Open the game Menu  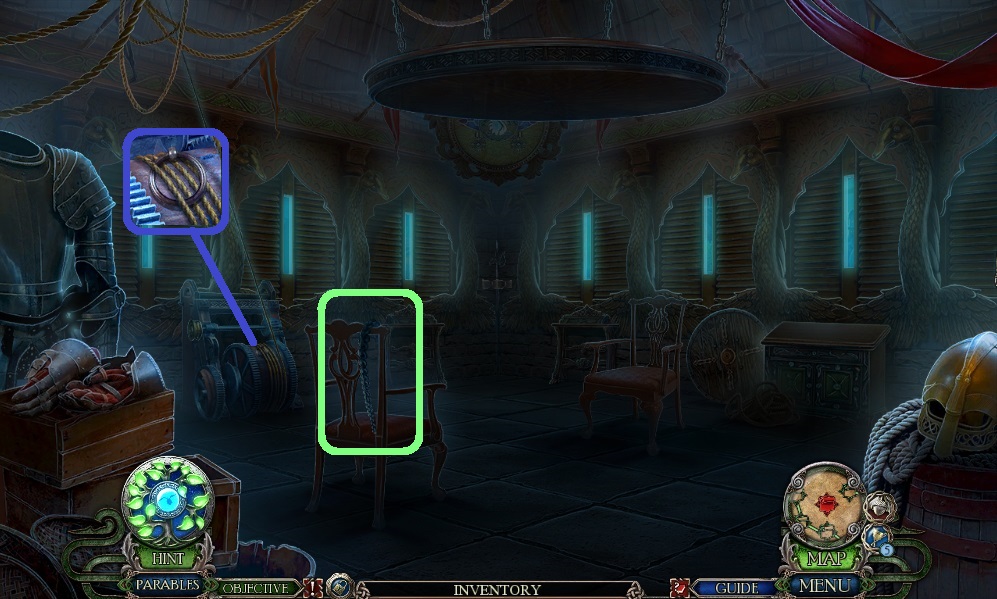pos(825,585)
